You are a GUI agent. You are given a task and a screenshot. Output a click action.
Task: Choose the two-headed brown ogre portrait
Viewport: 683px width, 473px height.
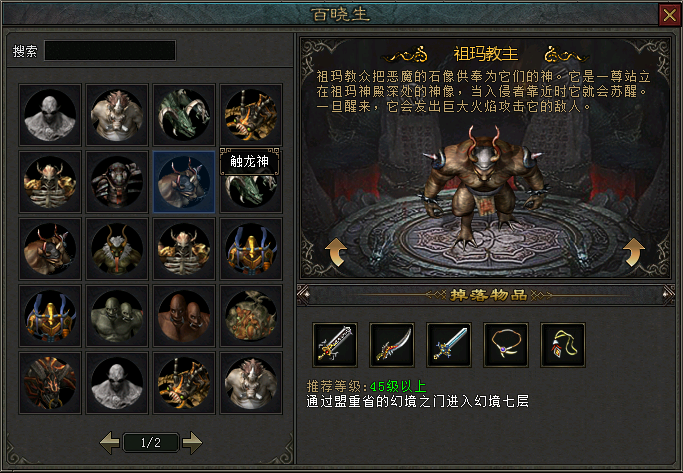click(x=184, y=315)
